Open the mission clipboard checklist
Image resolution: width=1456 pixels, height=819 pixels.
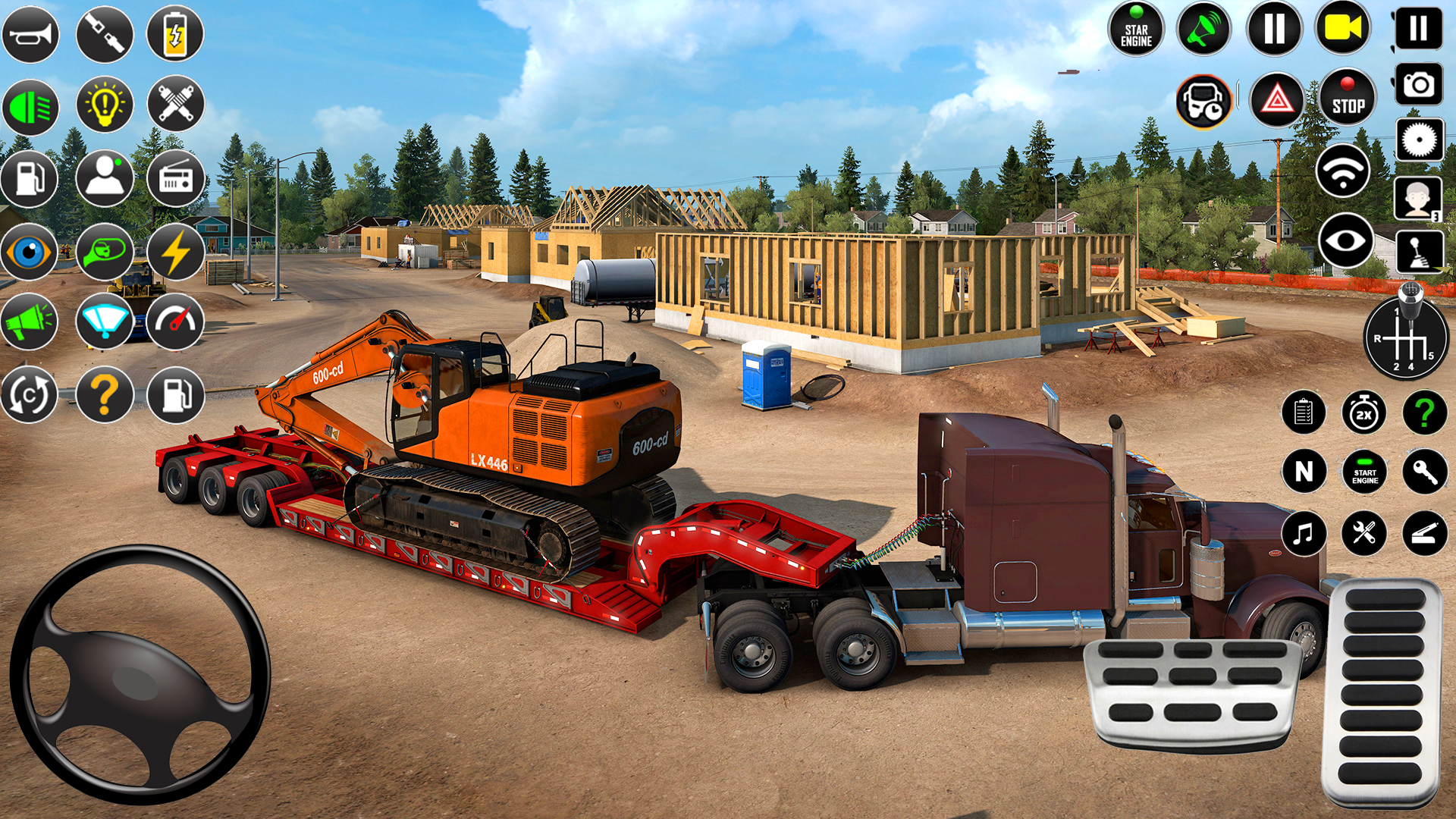tap(1304, 412)
